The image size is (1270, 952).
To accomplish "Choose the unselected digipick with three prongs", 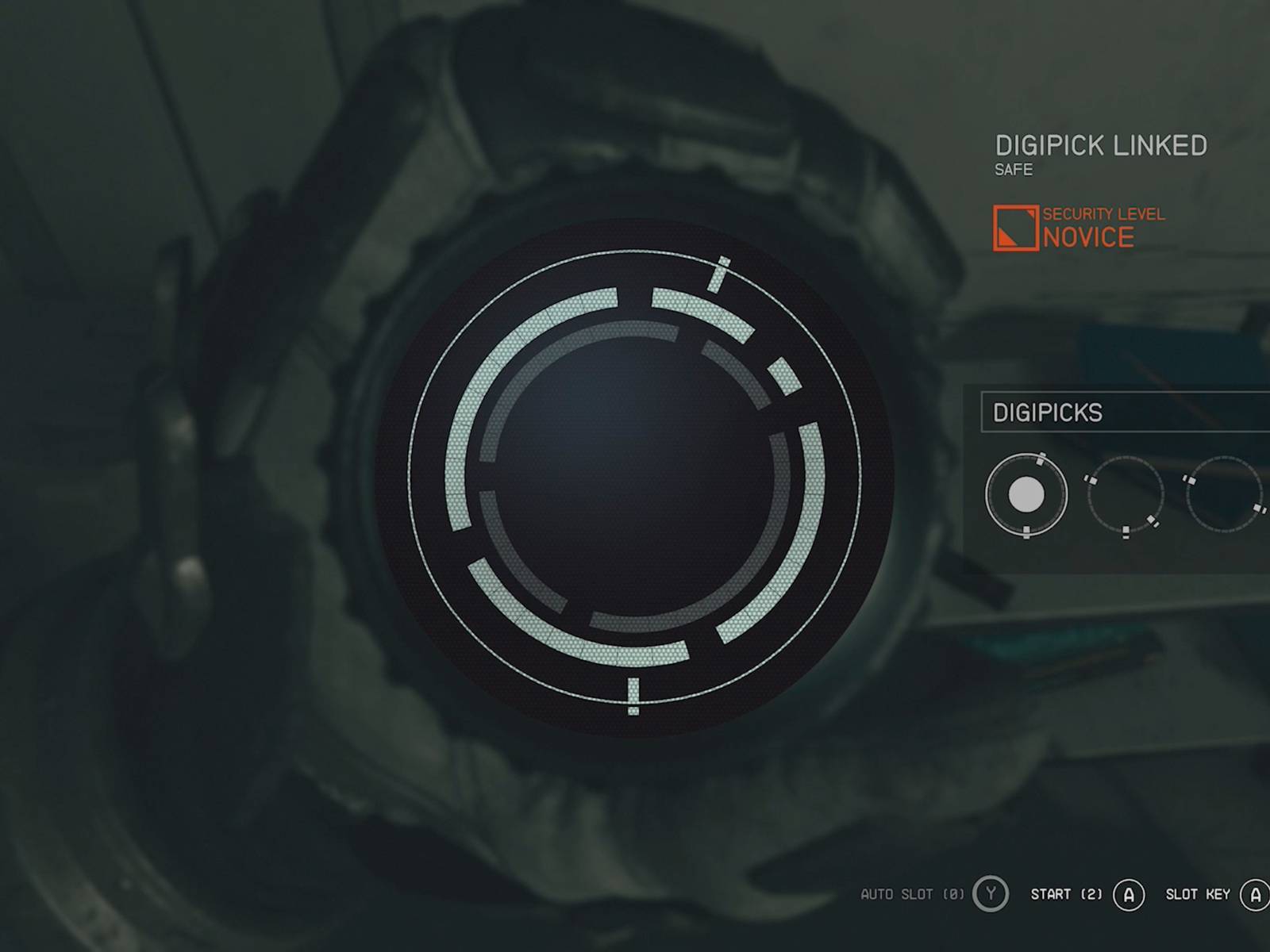I will [1125, 495].
